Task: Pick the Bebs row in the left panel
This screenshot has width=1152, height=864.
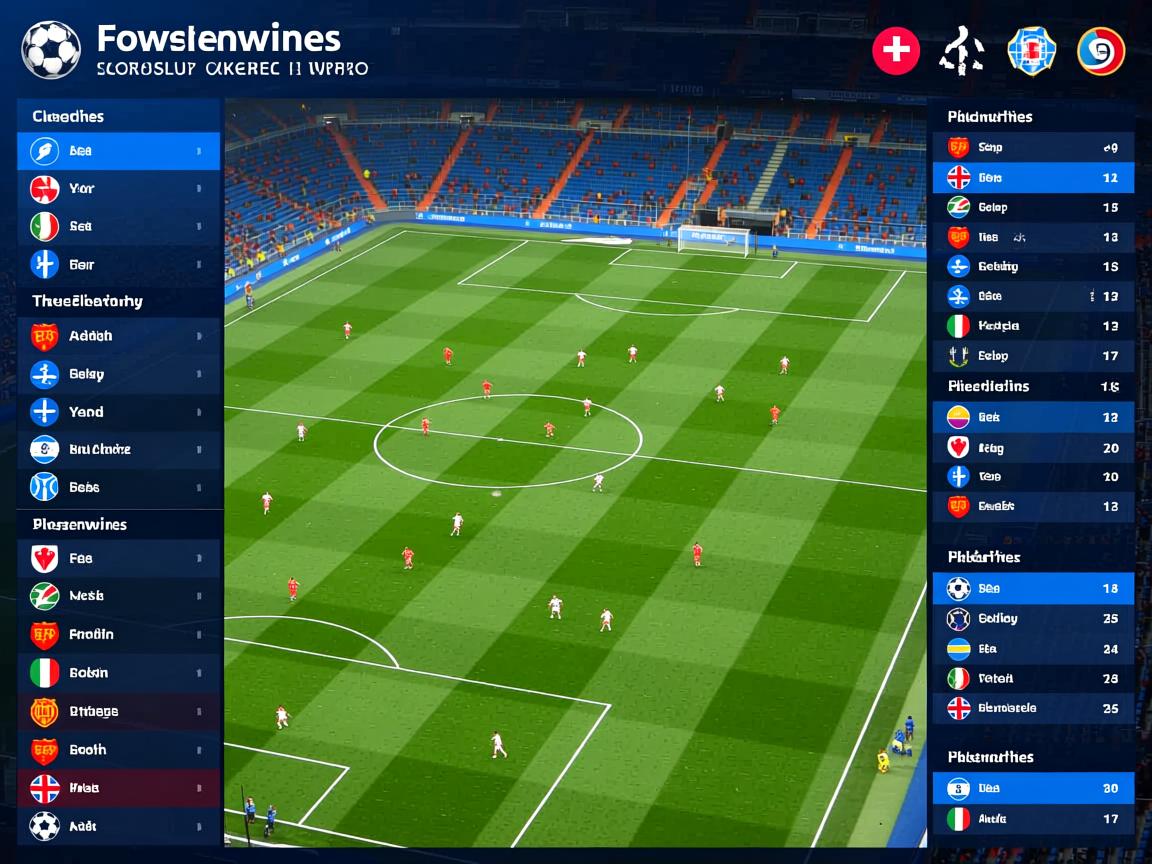Action: point(118,487)
